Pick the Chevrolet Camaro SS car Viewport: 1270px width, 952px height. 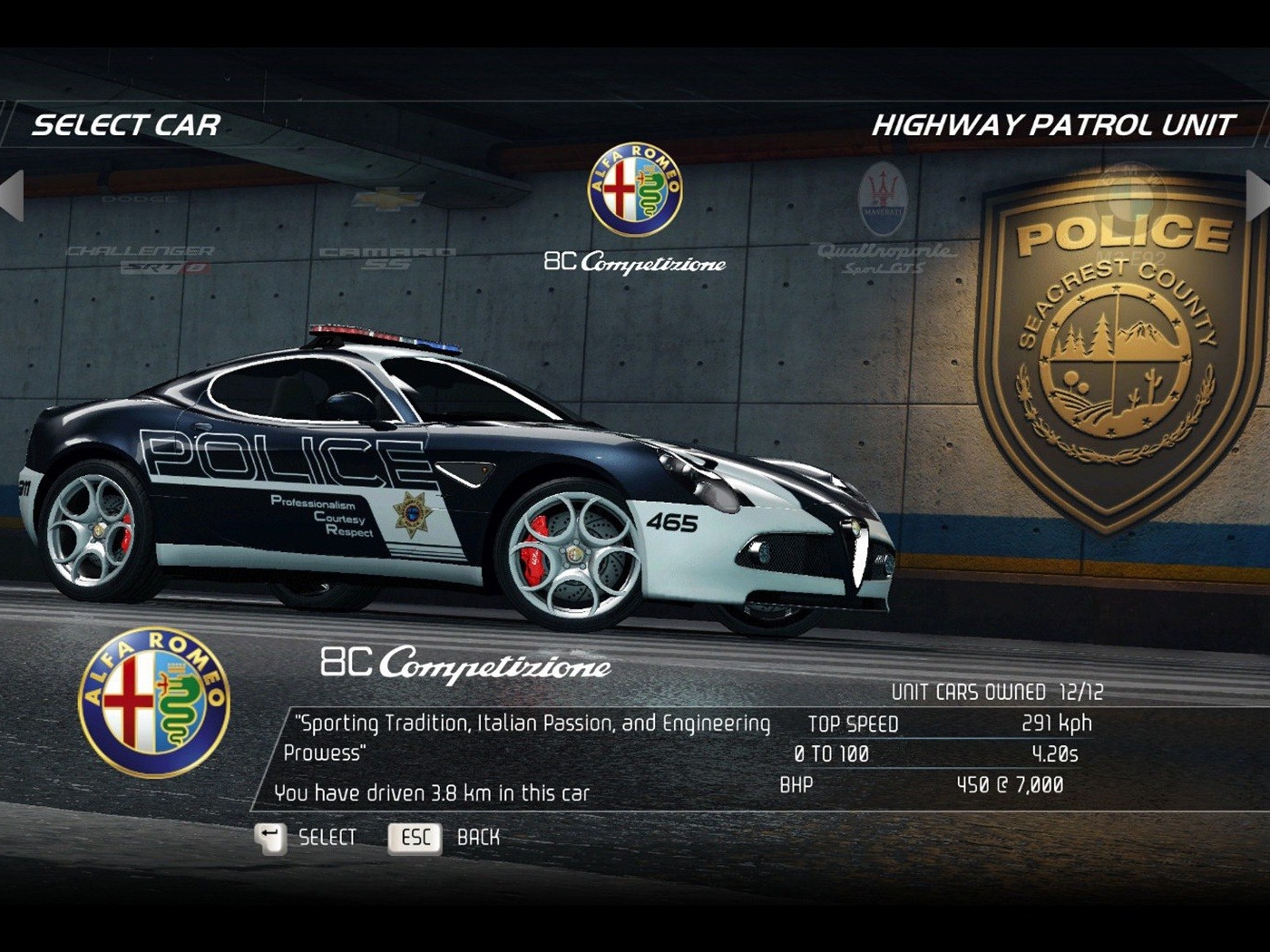pos(388,234)
